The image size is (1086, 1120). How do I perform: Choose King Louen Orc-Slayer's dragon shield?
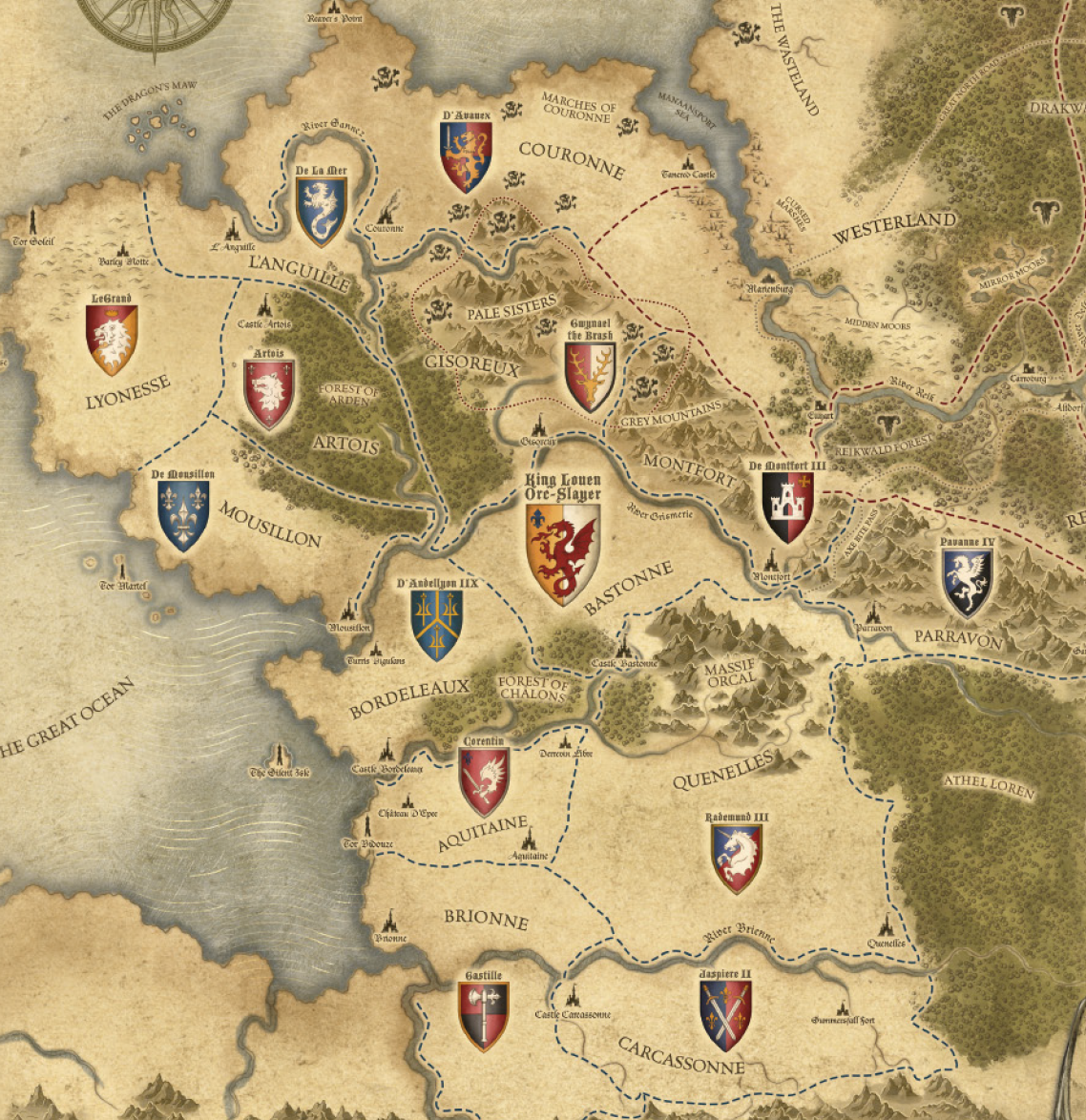(x=563, y=553)
